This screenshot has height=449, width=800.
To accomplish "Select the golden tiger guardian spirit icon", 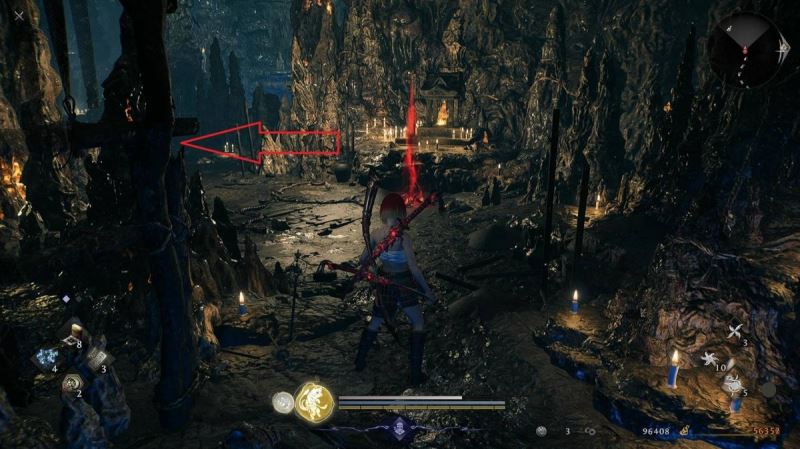I will pyautogui.click(x=314, y=403).
